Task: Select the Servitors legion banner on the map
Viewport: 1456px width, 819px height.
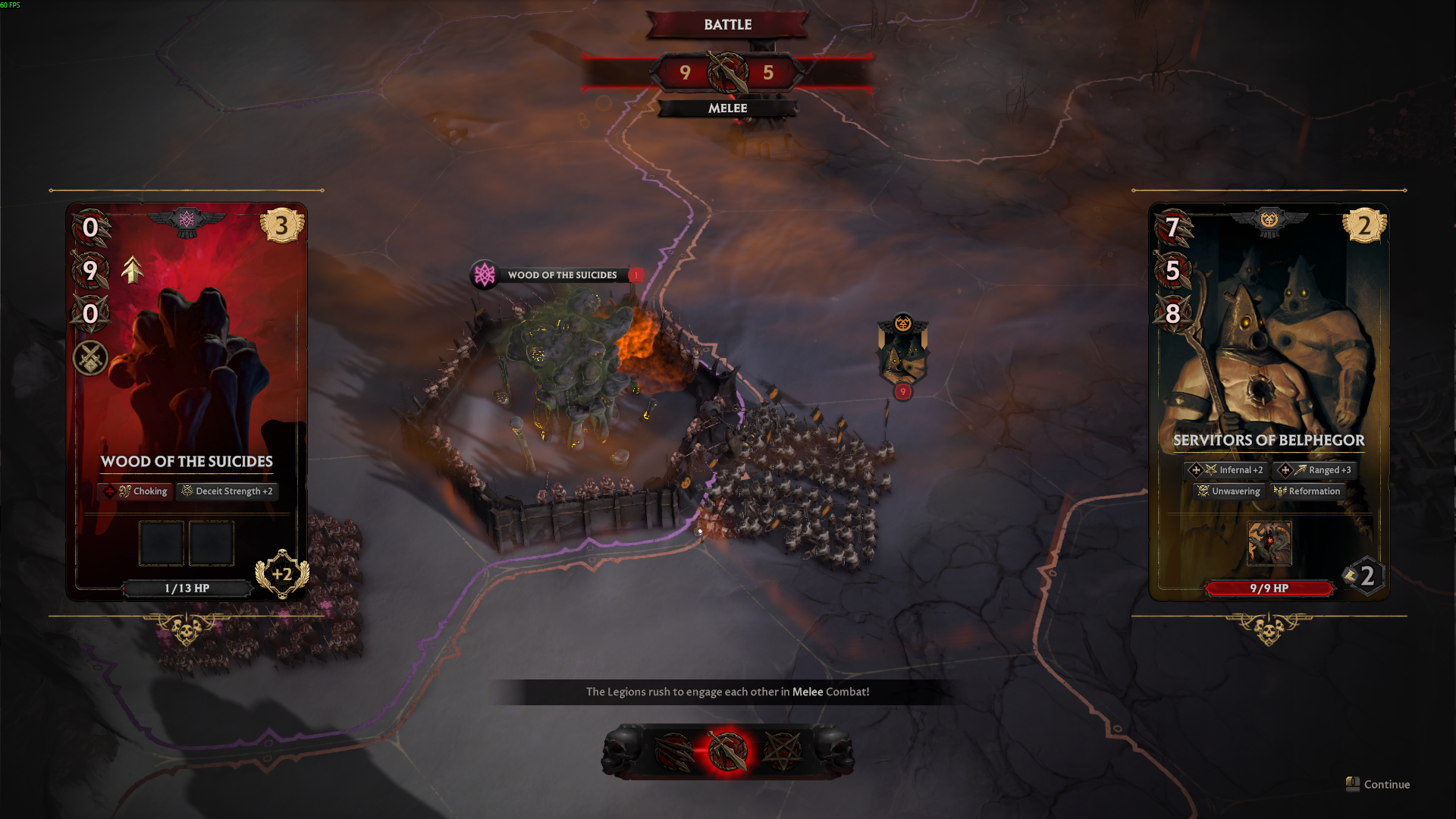Action: [x=902, y=353]
